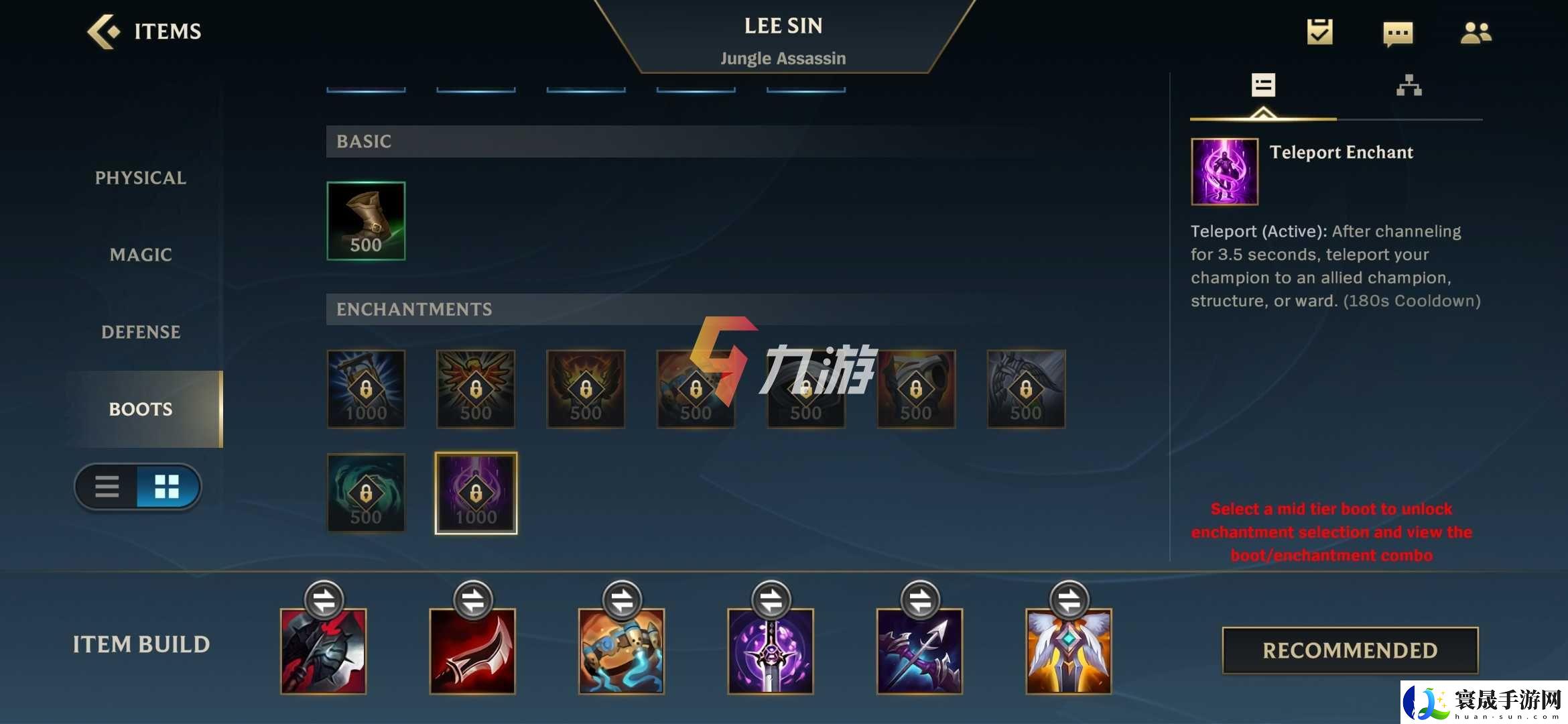Choose the BOOTS category

tap(141, 409)
